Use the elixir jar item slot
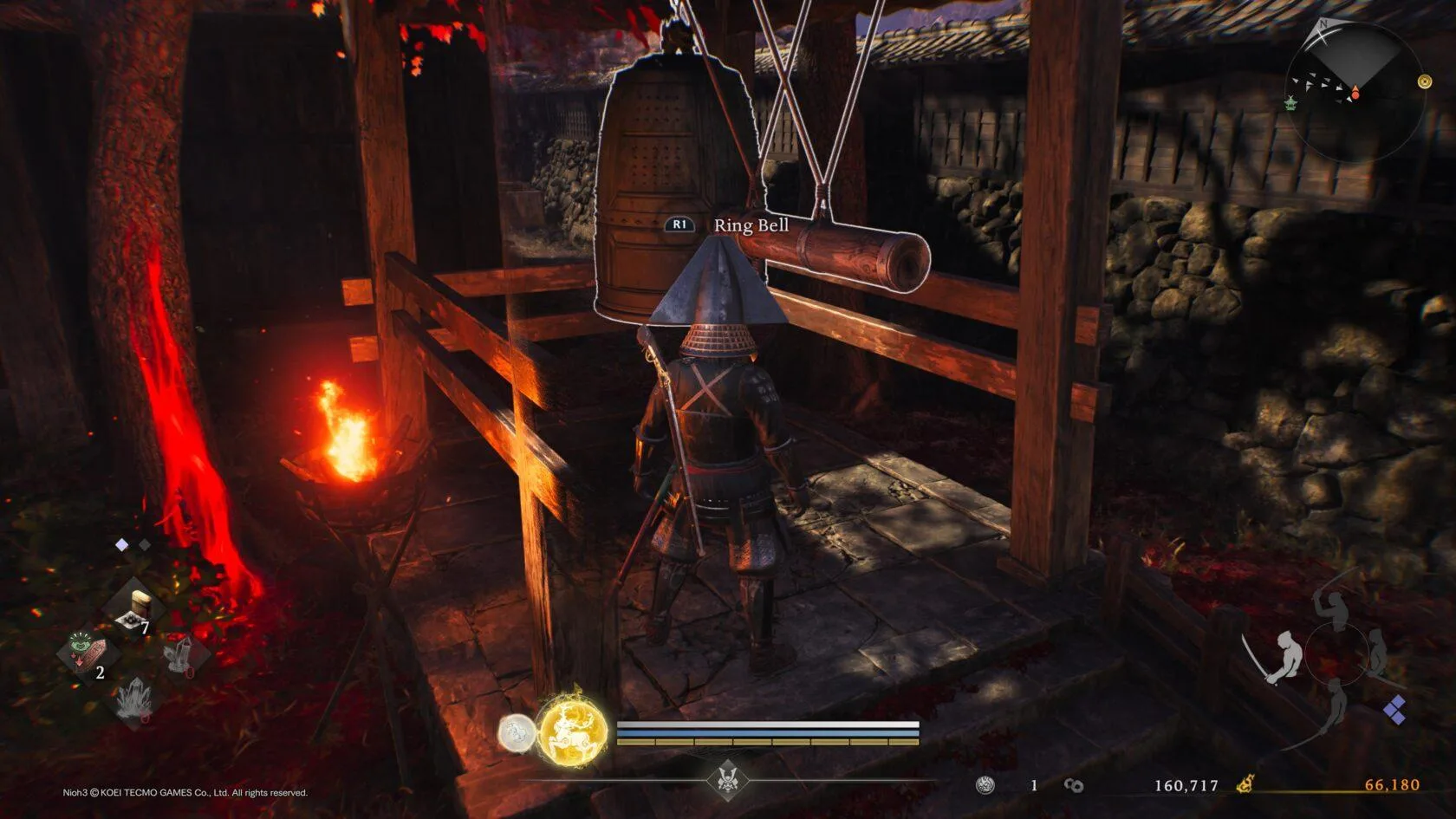The image size is (1456, 819). point(137,607)
